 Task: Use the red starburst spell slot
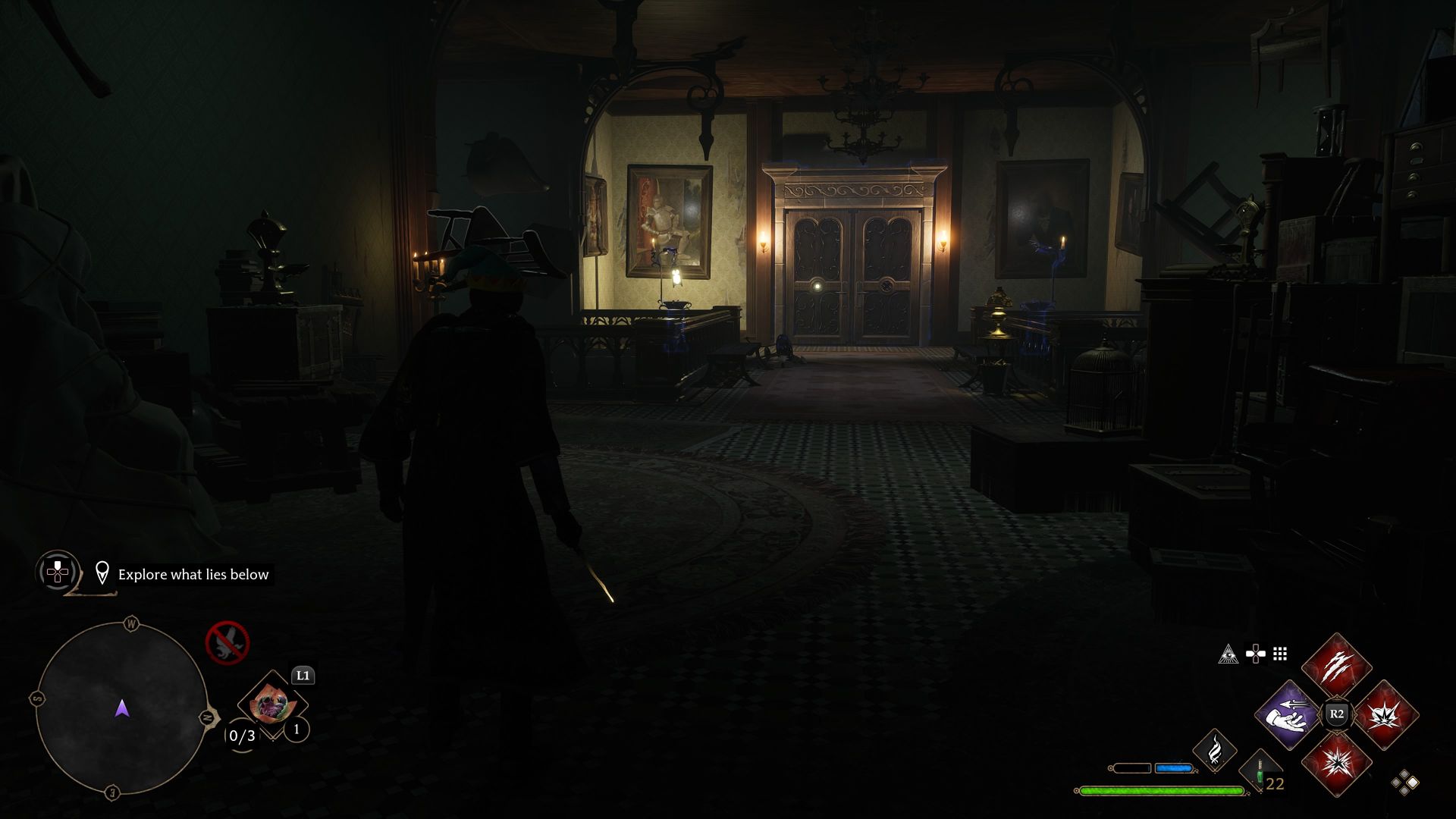click(x=1336, y=763)
